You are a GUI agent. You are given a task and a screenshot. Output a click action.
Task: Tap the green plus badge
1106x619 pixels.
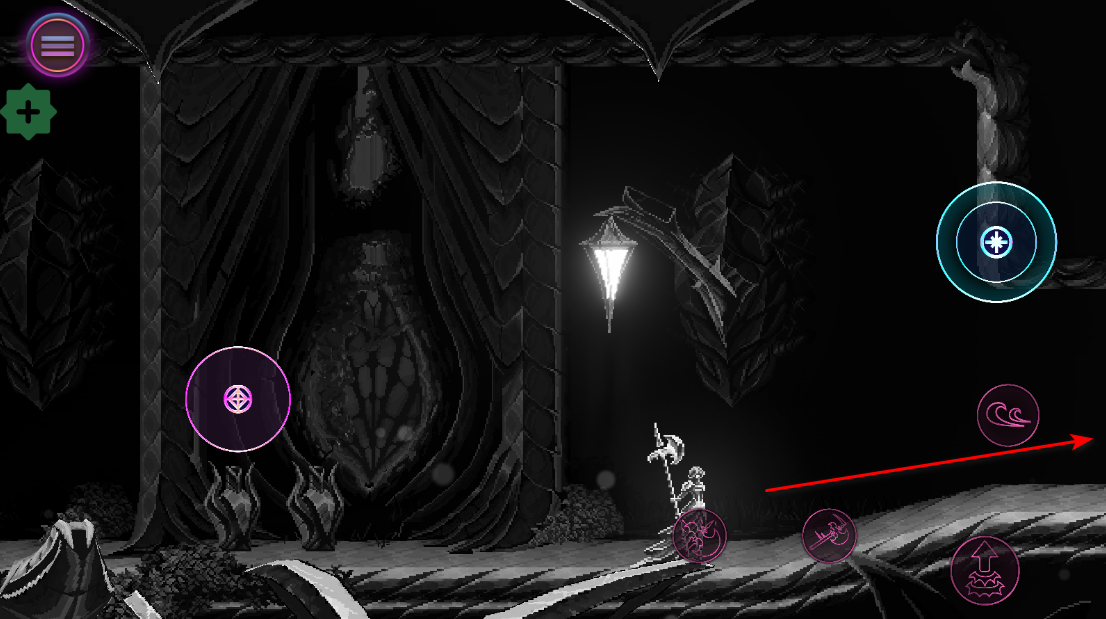tap(29, 112)
